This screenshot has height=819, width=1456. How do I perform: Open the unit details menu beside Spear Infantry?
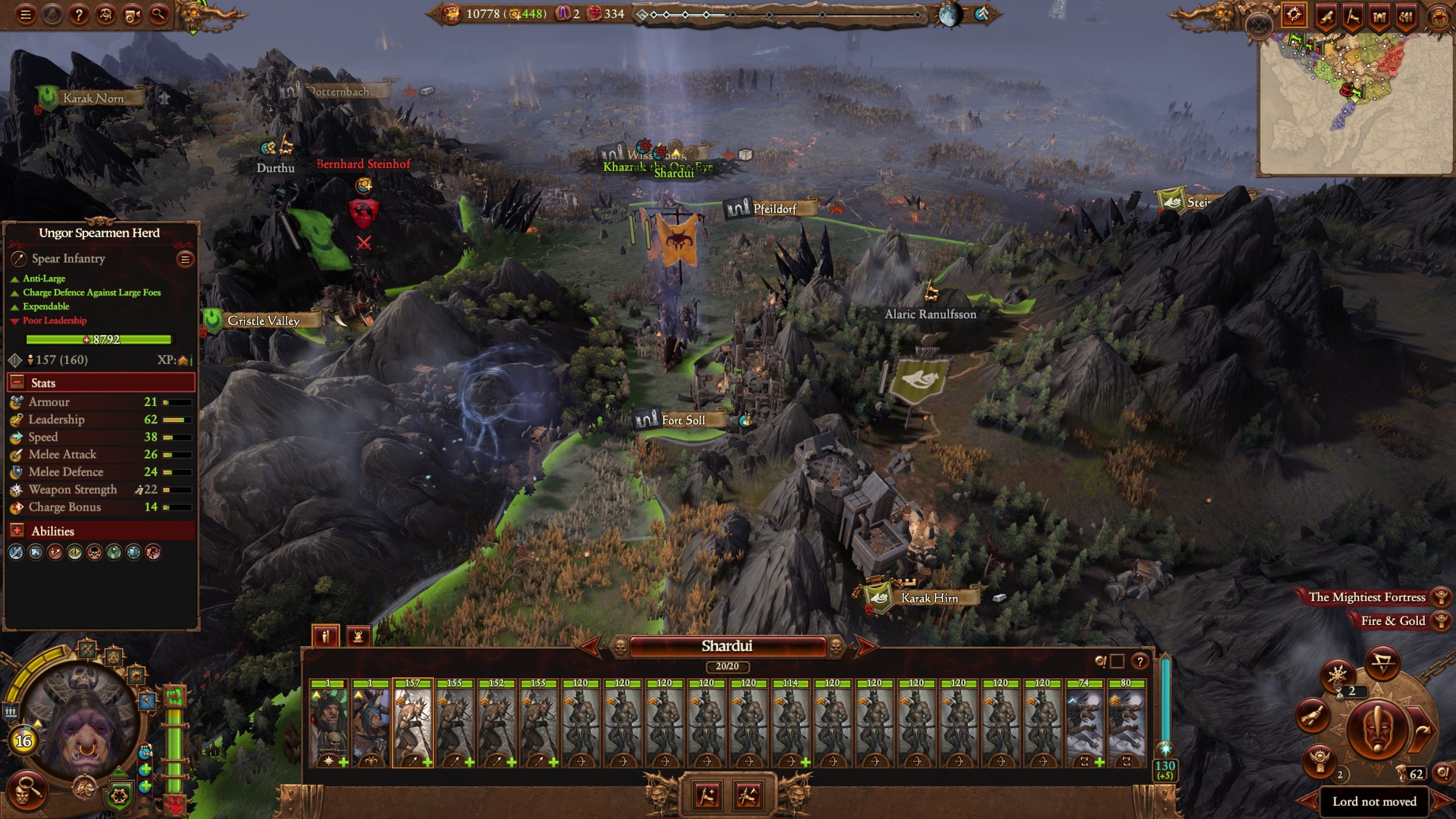click(x=185, y=260)
